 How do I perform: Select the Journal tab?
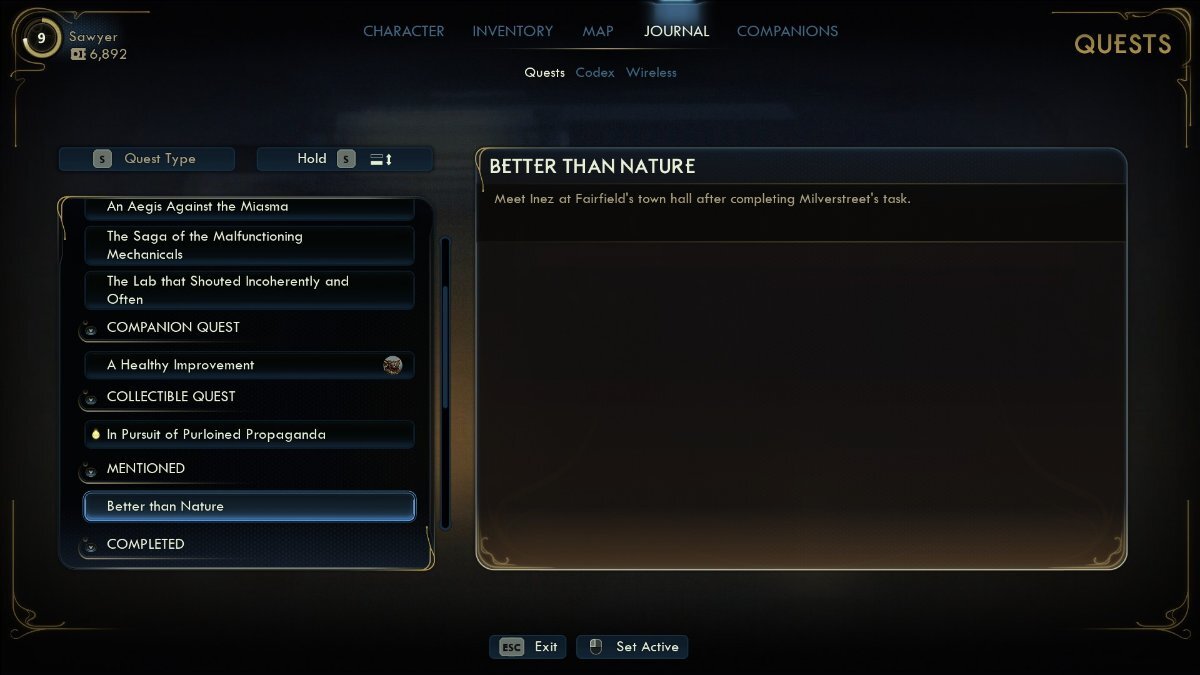click(676, 31)
